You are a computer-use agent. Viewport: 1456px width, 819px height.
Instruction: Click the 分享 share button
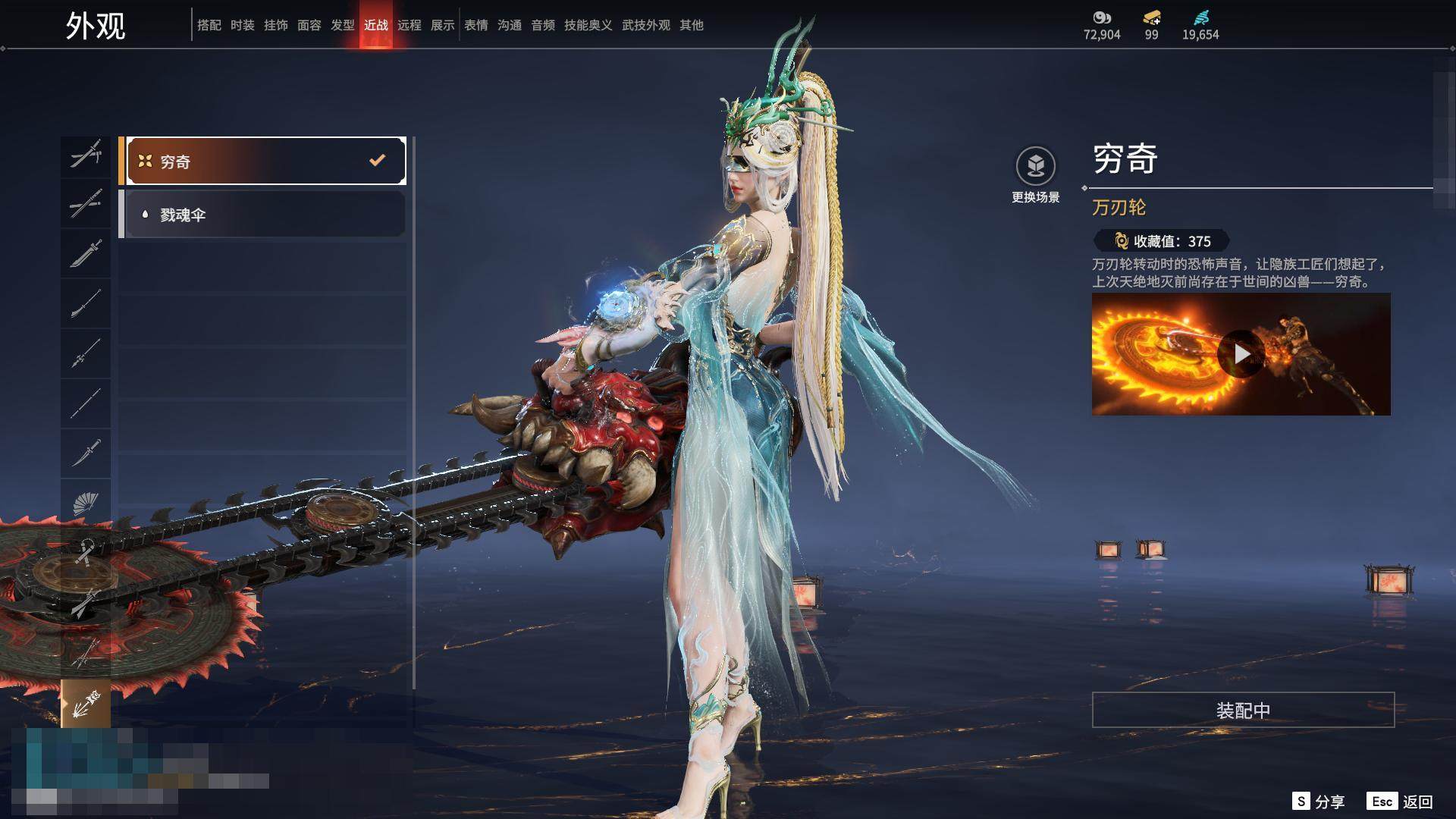coord(1319,802)
